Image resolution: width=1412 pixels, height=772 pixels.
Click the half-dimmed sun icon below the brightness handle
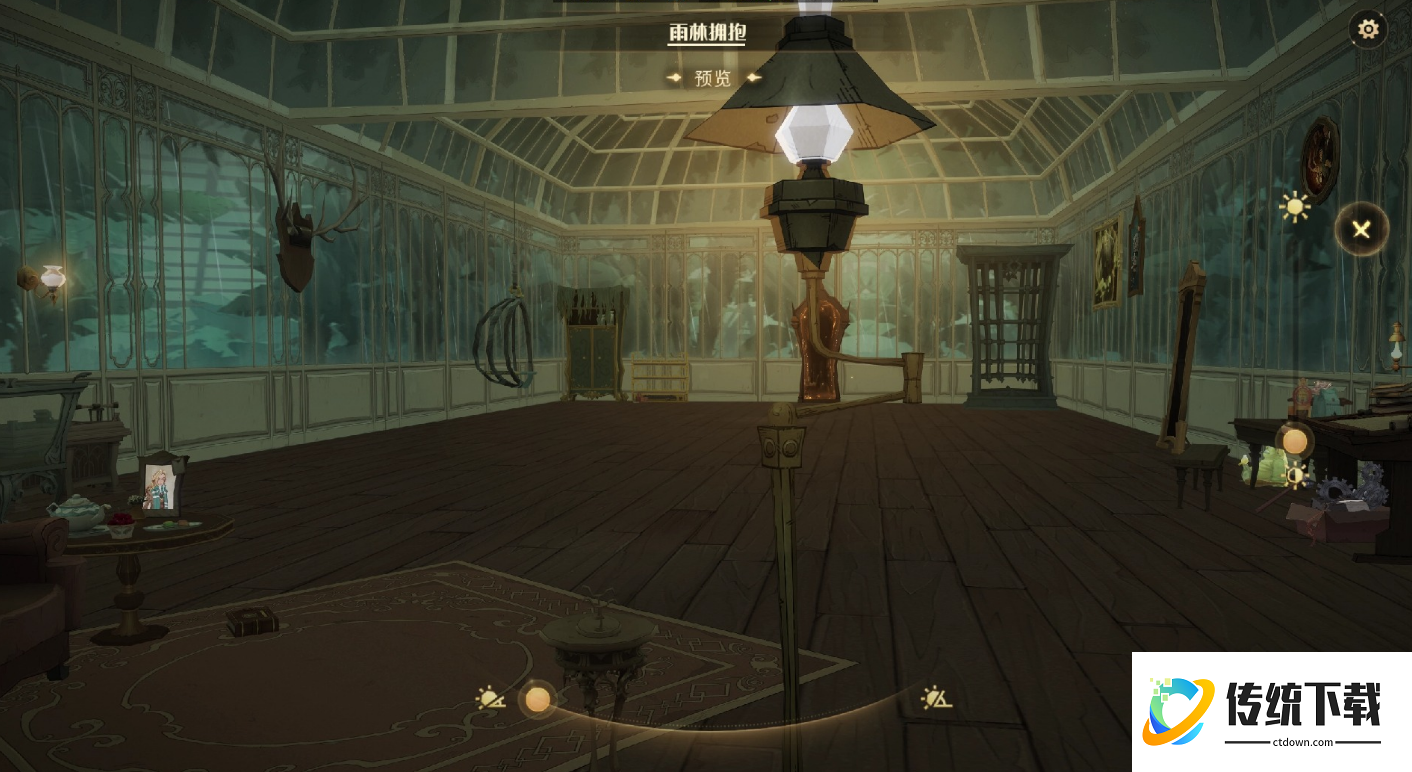pyautogui.click(x=1295, y=476)
